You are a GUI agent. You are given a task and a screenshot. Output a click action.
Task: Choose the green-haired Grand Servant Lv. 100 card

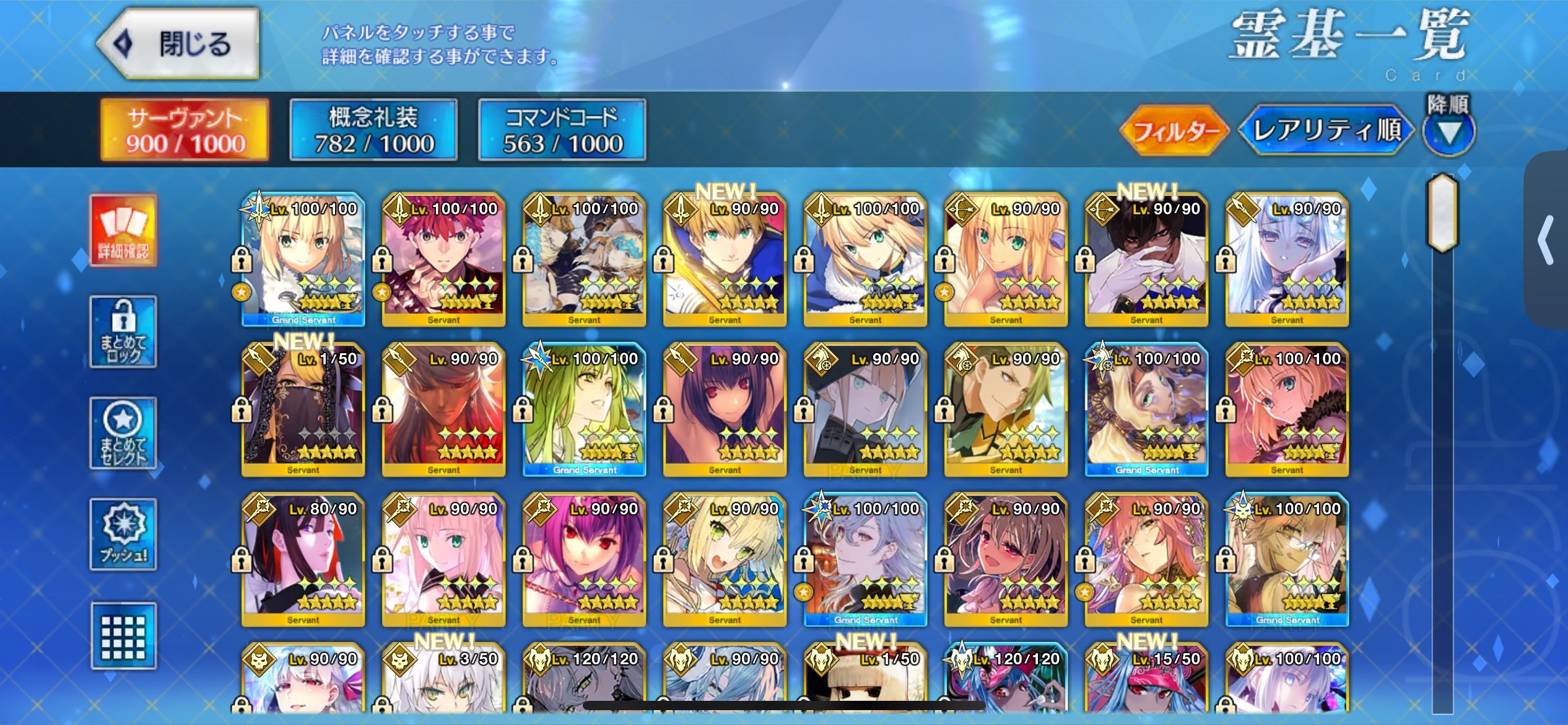584,410
